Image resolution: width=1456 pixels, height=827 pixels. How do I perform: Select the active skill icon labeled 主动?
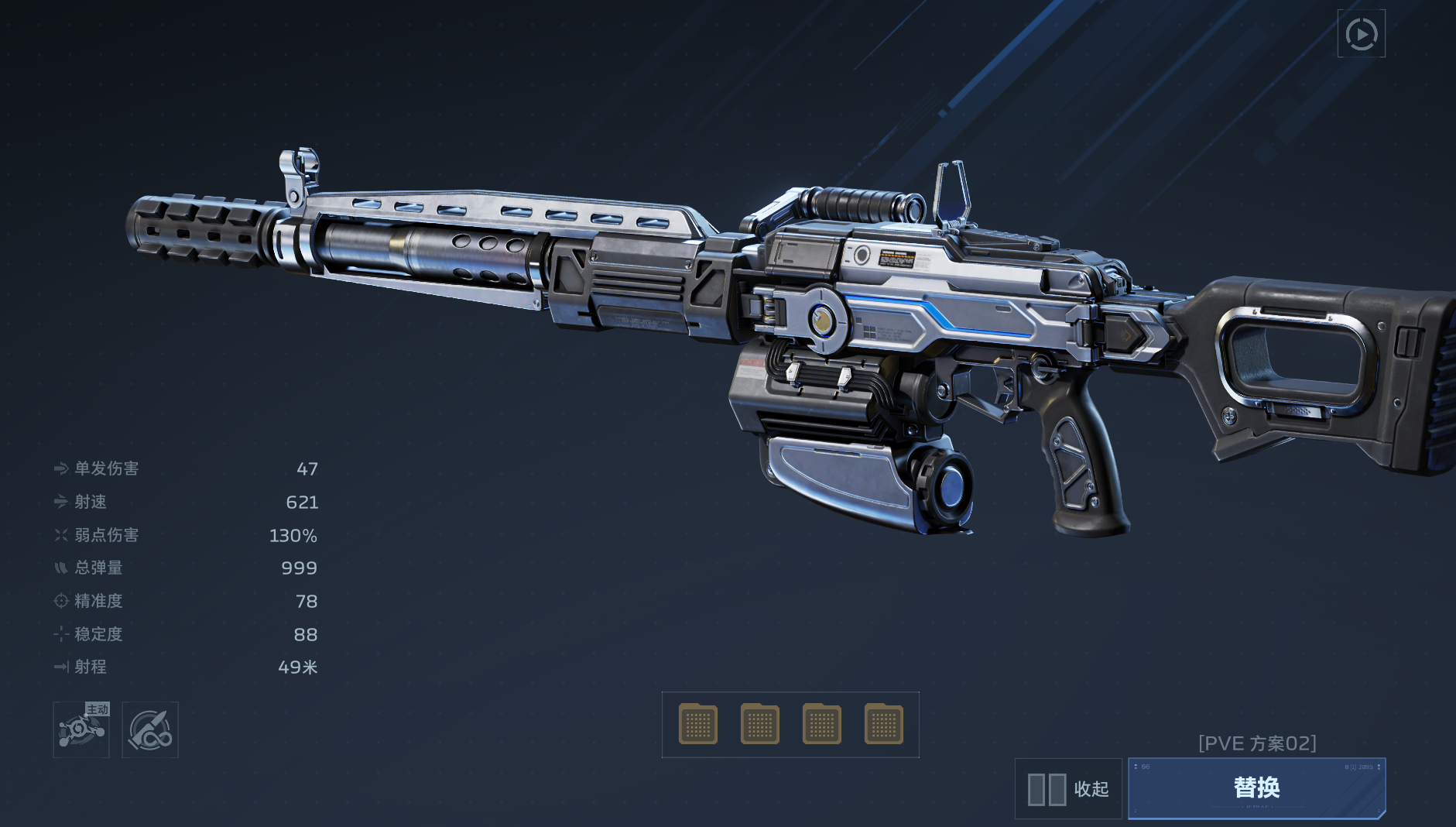(81, 729)
